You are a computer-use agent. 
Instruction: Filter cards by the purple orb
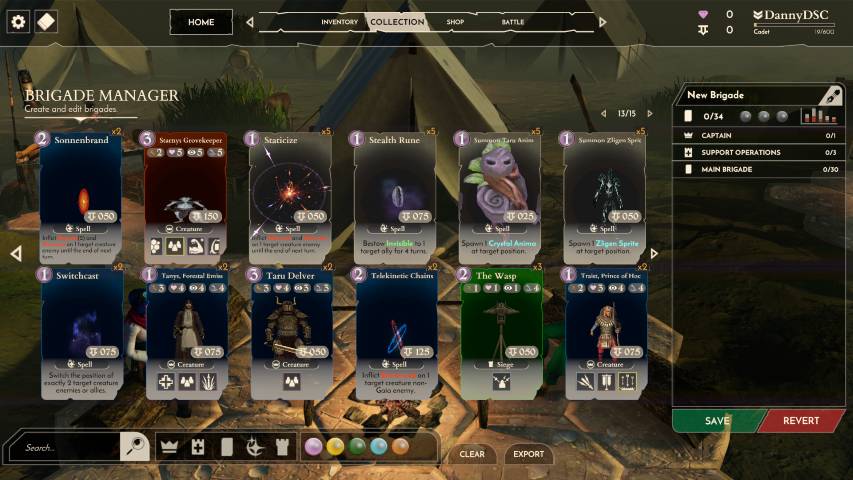point(314,447)
